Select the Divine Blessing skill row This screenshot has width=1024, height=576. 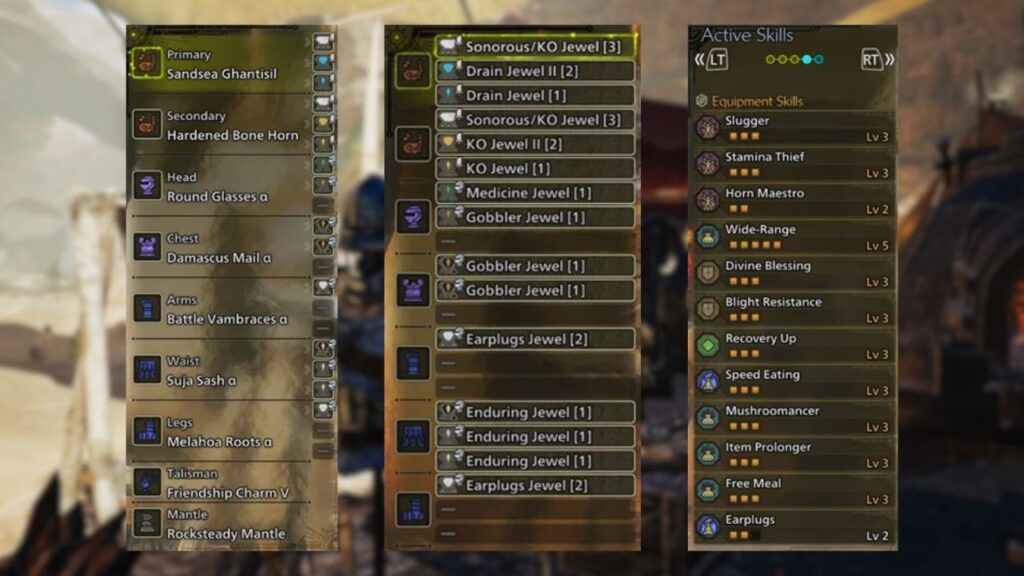(792, 273)
